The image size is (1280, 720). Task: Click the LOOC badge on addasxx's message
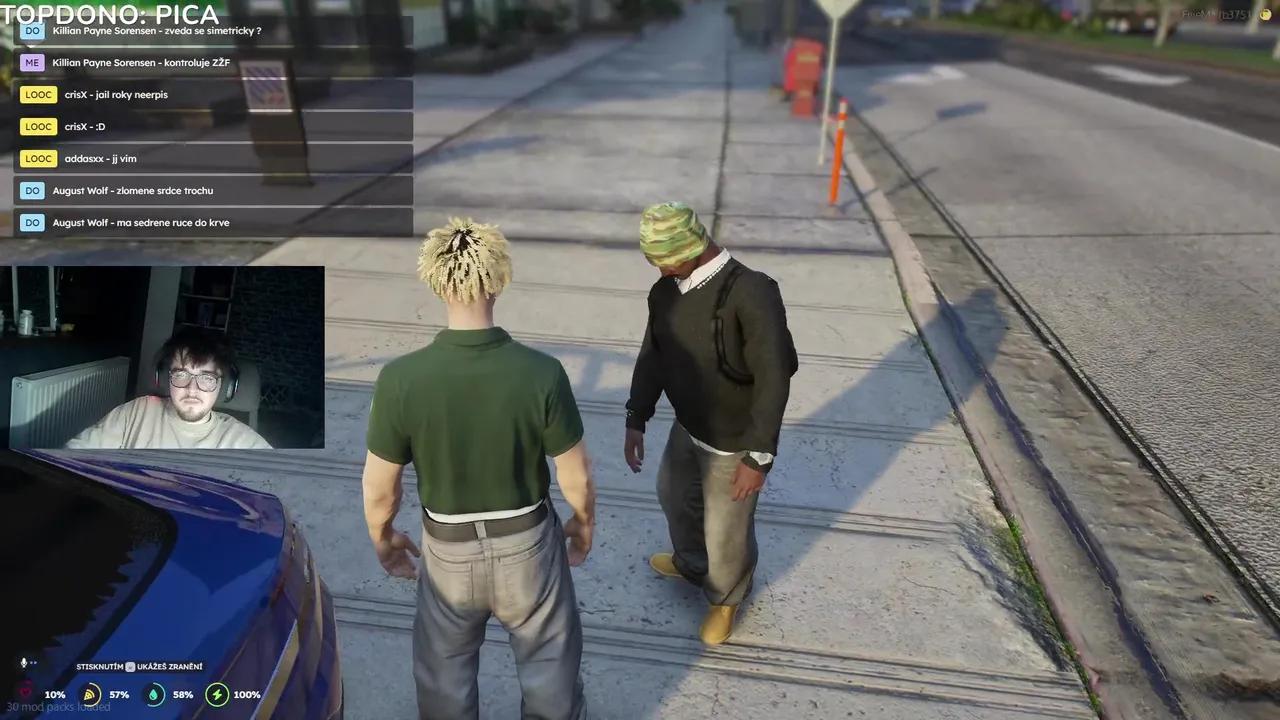tap(38, 158)
